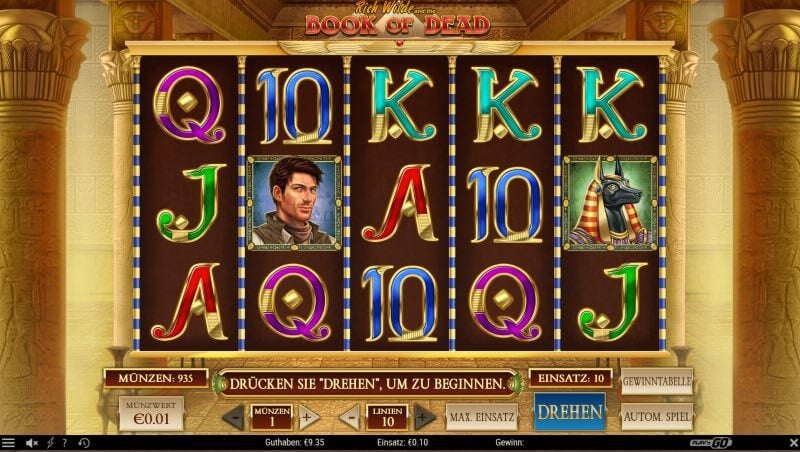Increase the number of Linien
The image size is (800, 452).
tap(424, 417)
